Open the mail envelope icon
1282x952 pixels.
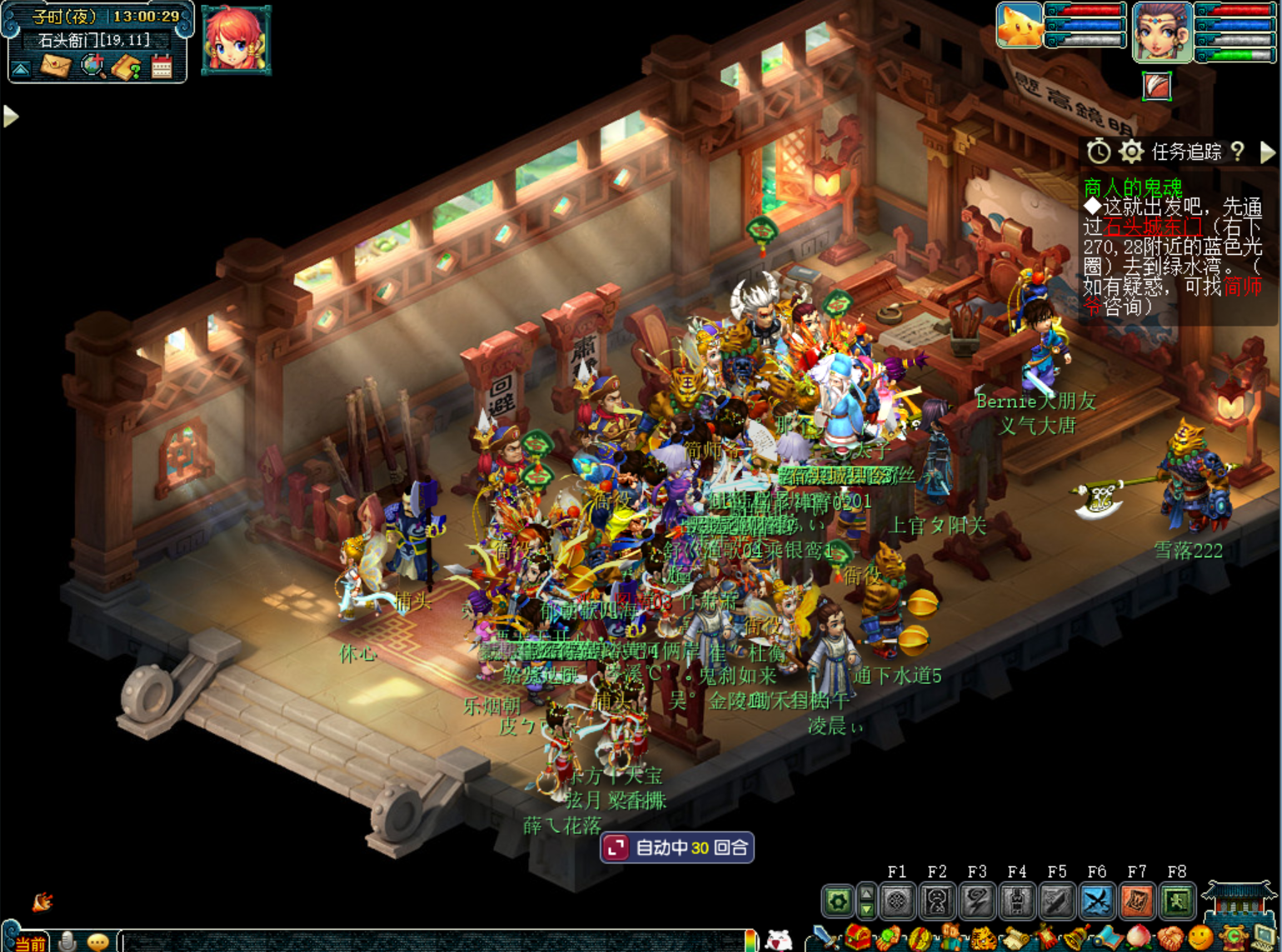pos(55,66)
